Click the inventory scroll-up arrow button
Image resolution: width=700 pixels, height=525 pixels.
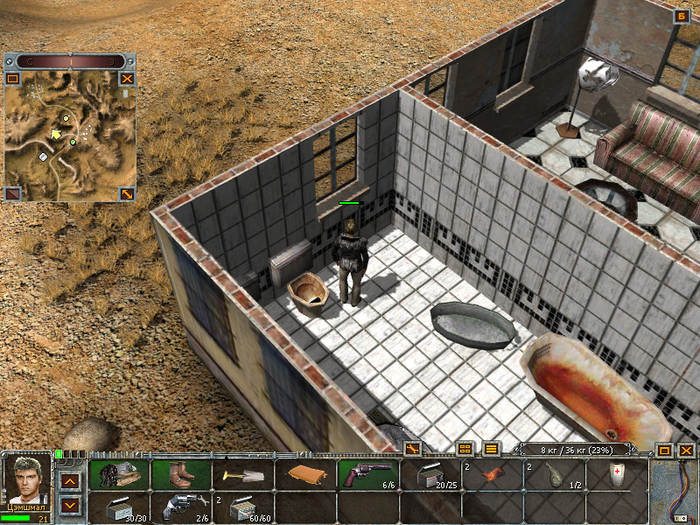click(x=70, y=481)
